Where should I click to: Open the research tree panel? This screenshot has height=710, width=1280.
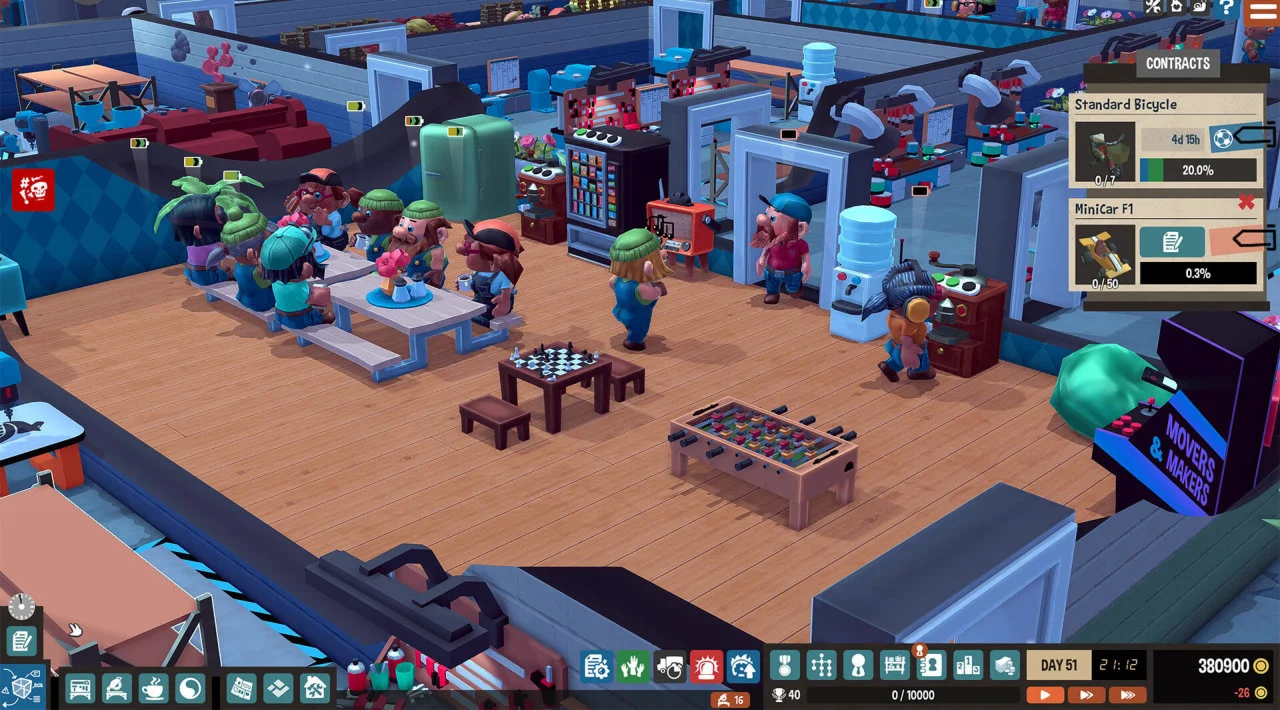pyautogui.click(x=821, y=665)
